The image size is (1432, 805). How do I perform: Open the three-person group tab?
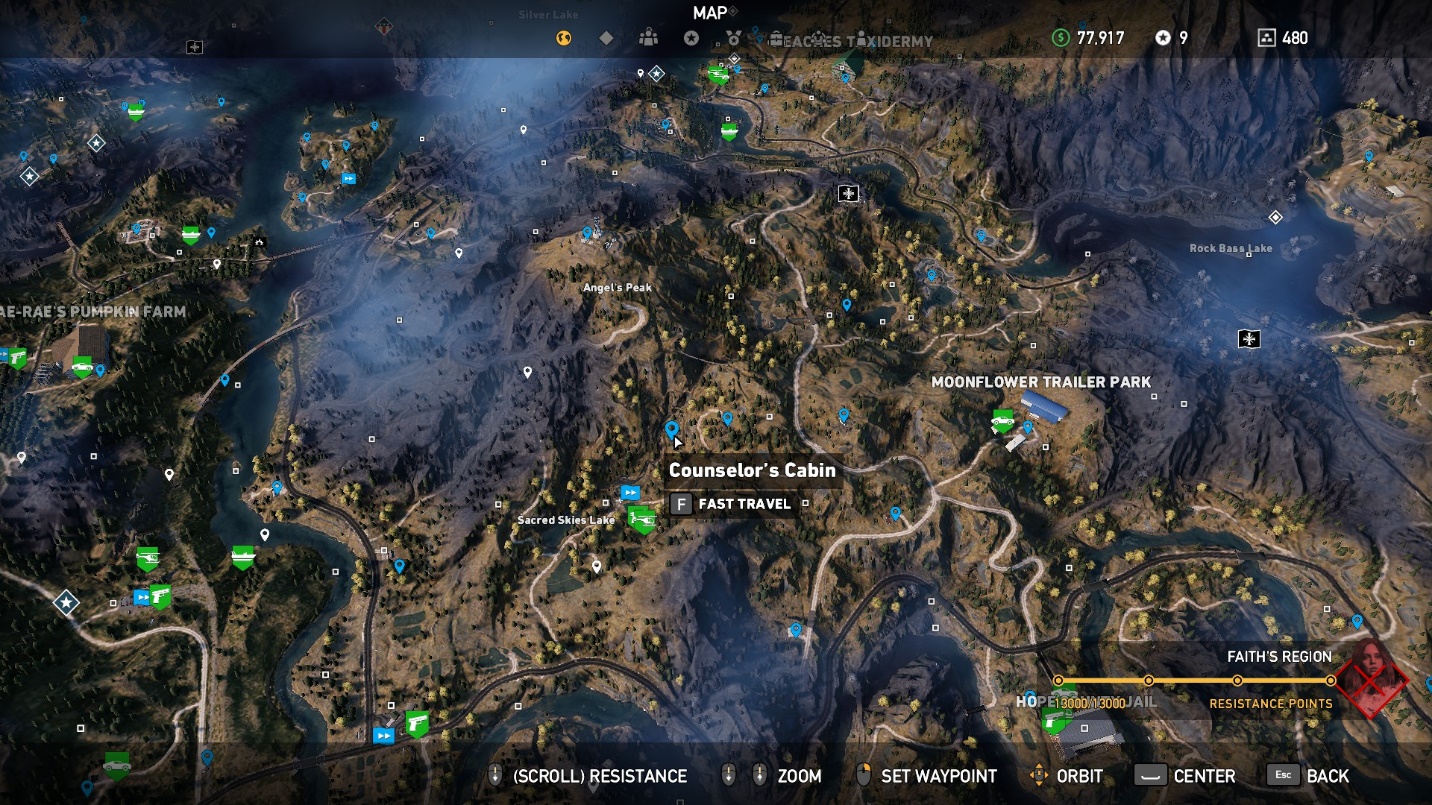coord(649,38)
